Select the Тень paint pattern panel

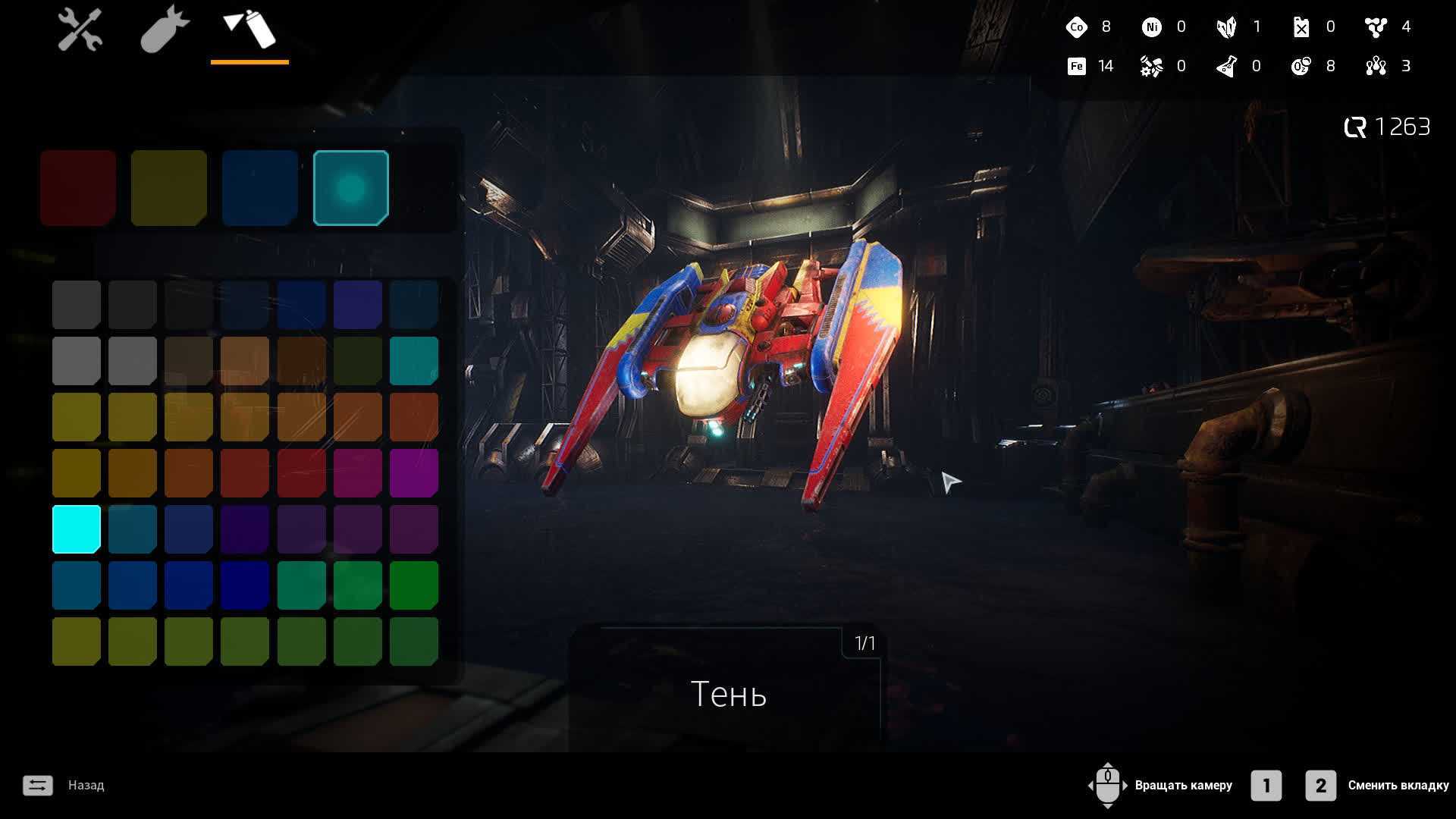726,692
